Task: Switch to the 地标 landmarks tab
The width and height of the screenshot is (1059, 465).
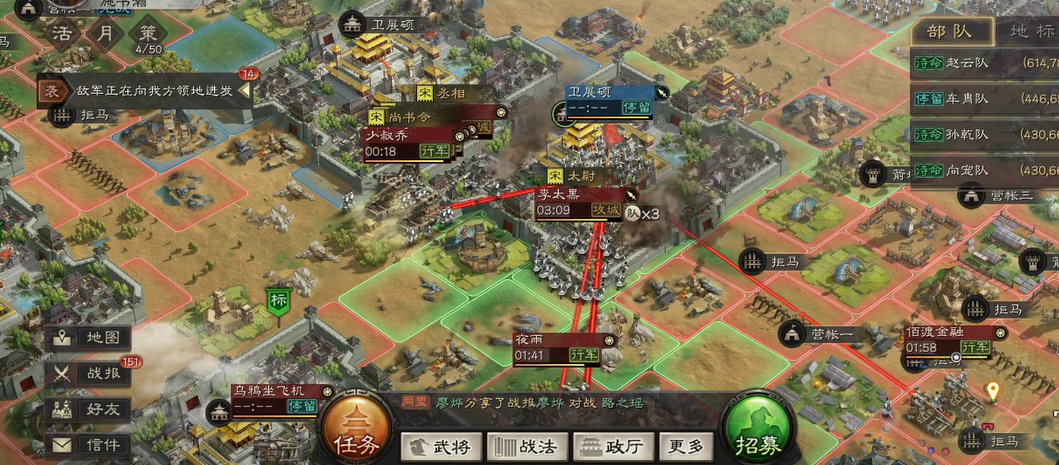Action: point(1030,30)
